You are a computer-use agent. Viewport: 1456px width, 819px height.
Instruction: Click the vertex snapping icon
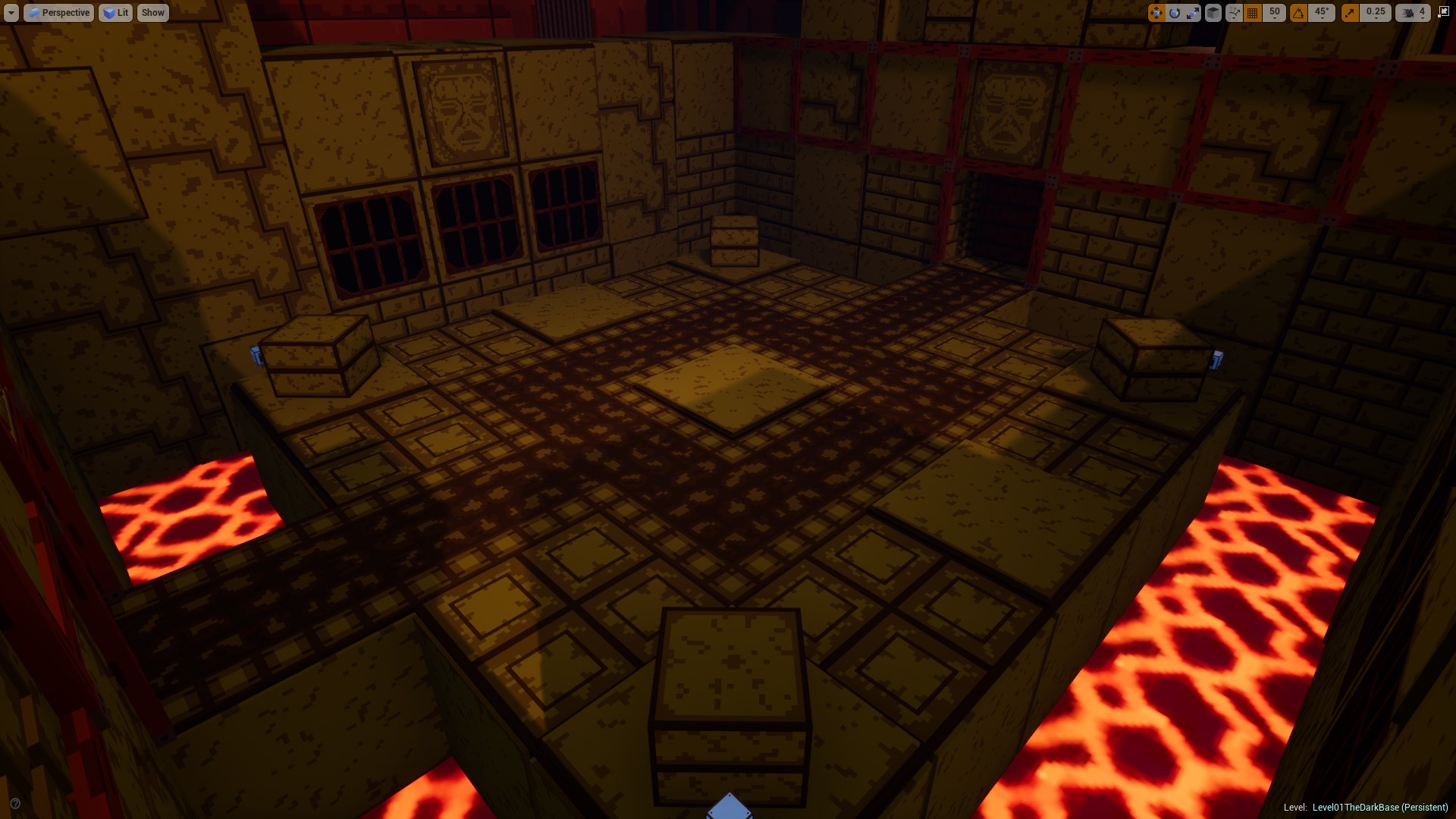click(1234, 12)
